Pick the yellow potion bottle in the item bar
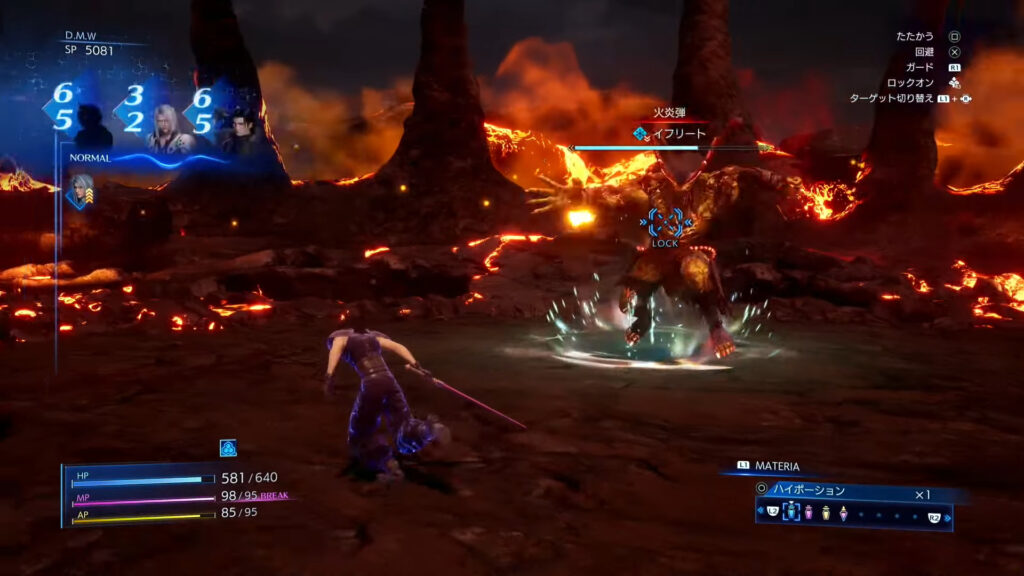The image size is (1024, 576). 826,513
